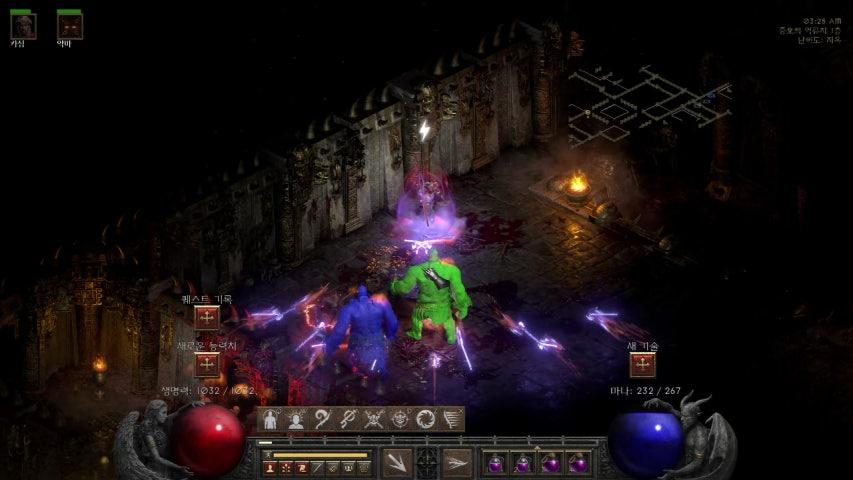Use the last purple potion in belt

tap(578, 463)
